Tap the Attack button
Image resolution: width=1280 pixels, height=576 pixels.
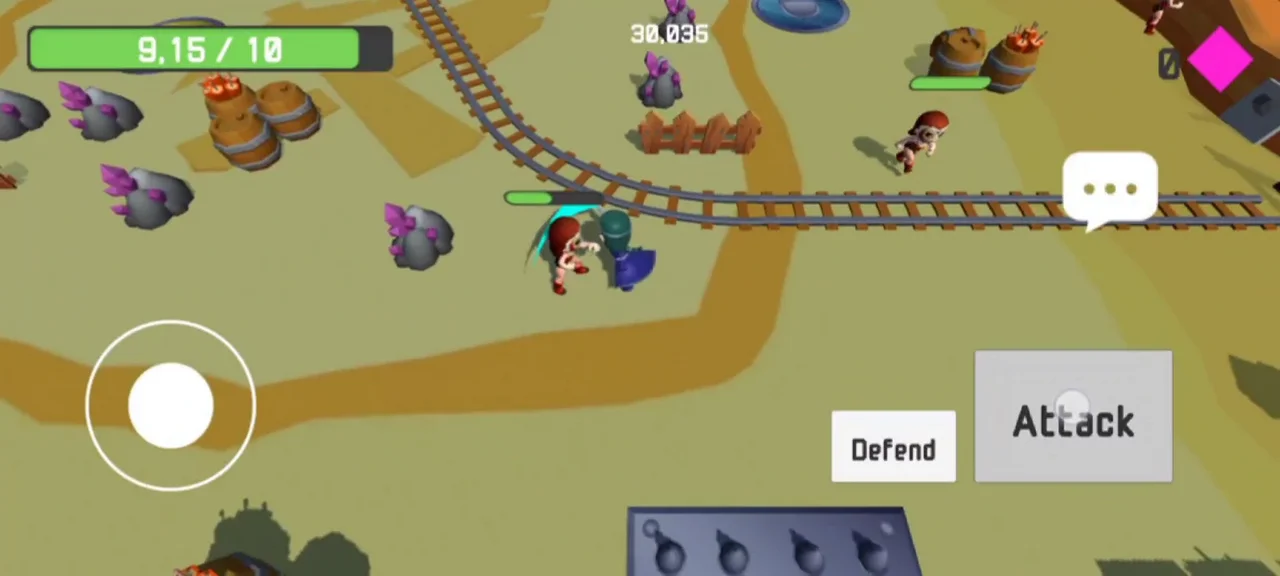(1073, 417)
